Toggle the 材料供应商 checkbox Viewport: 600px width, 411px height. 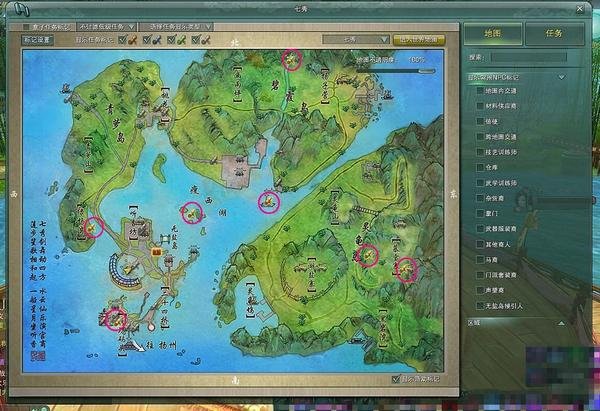point(481,106)
